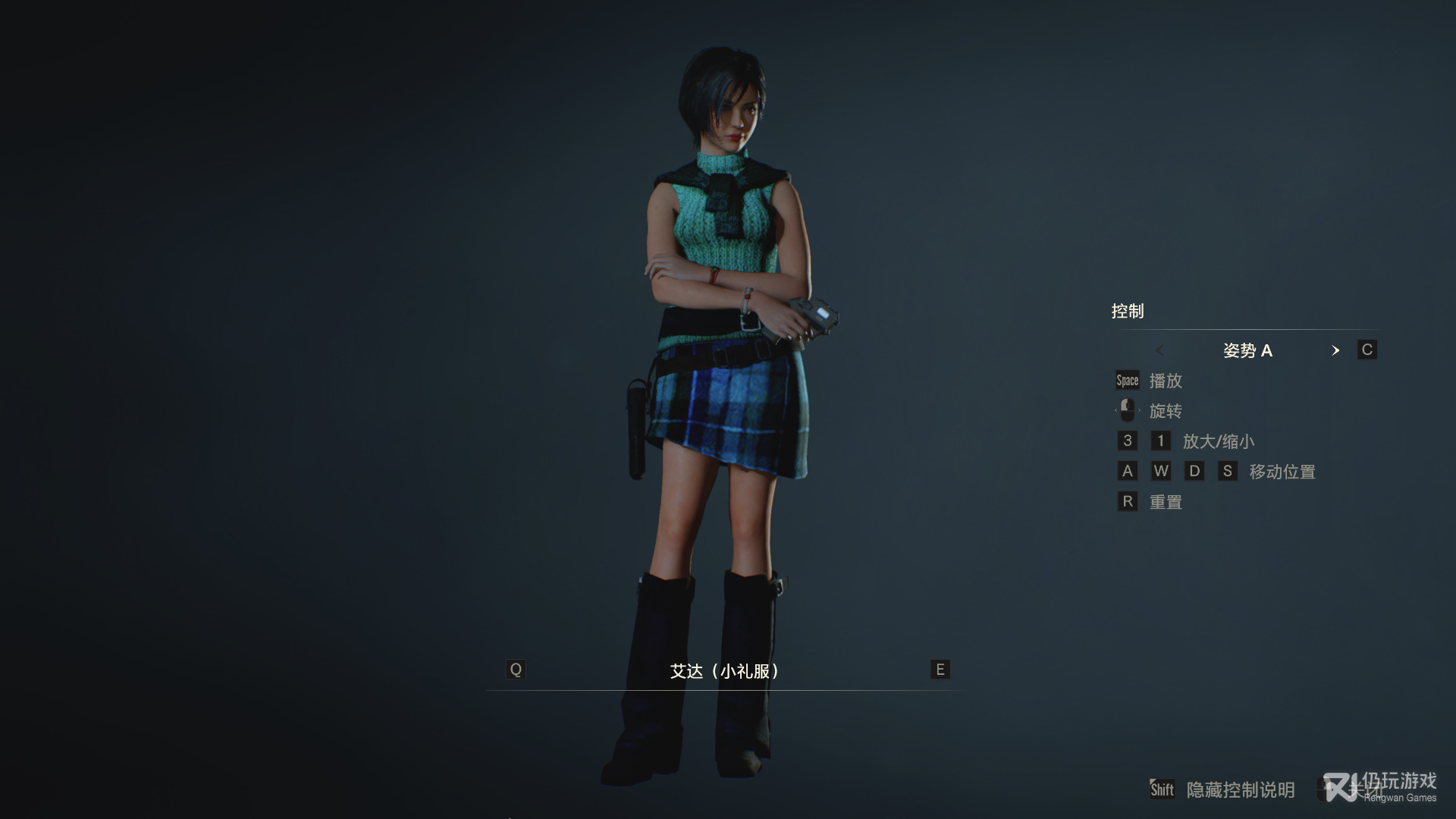
Task: Play the animation via 播放
Action: [x=1166, y=381]
